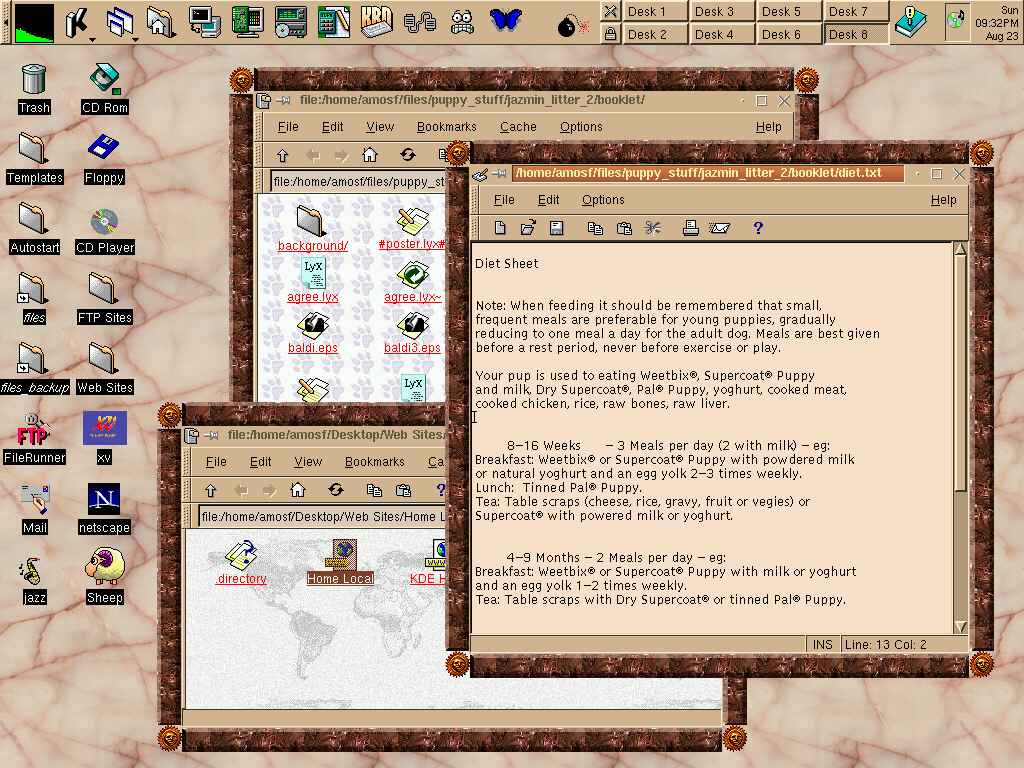Select the Floppy desktop icon
The width and height of the screenshot is (1024, 768).
(x=104, y=157)
